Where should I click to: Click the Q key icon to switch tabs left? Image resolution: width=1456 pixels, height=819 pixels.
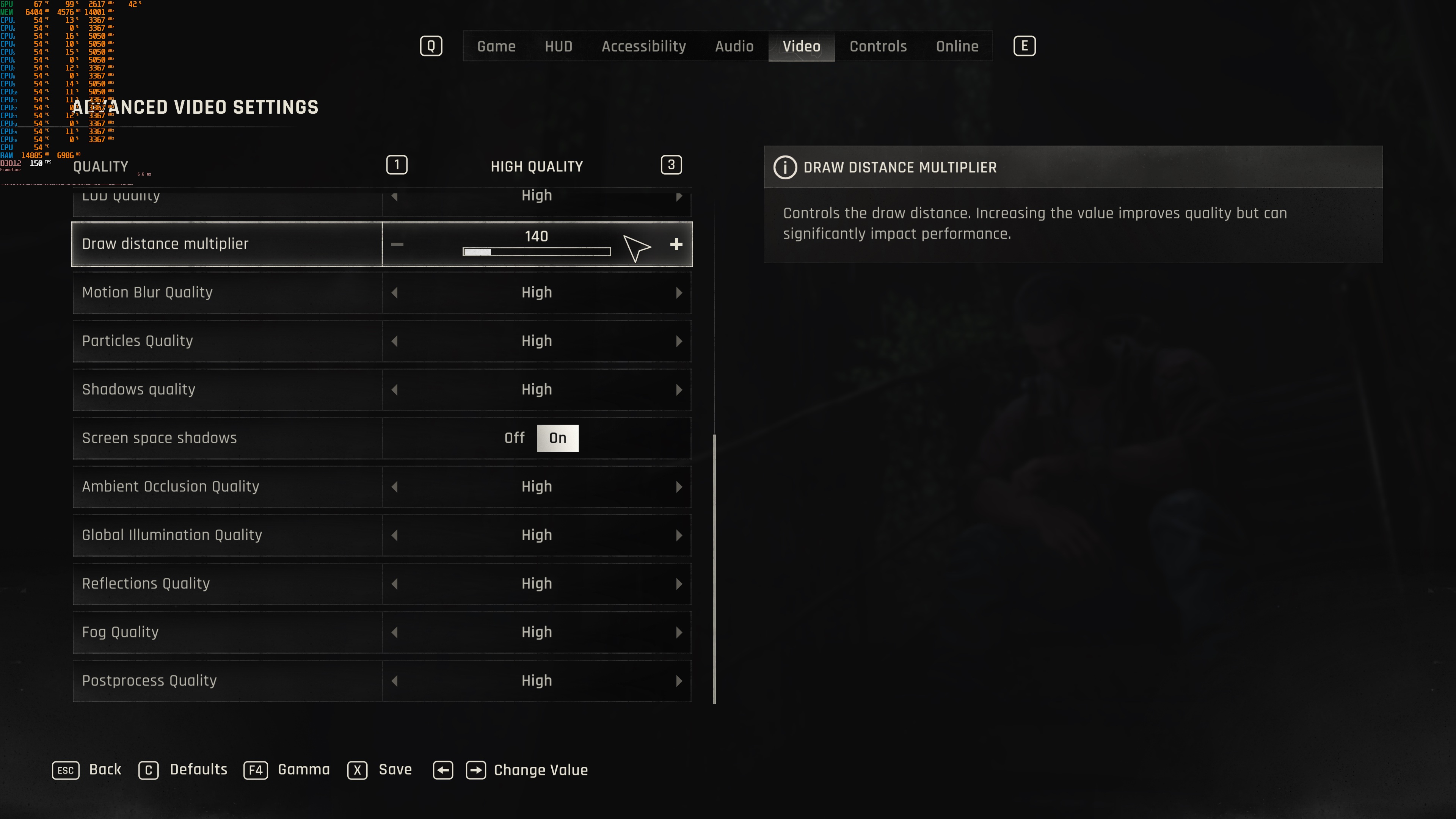[431, 46]
